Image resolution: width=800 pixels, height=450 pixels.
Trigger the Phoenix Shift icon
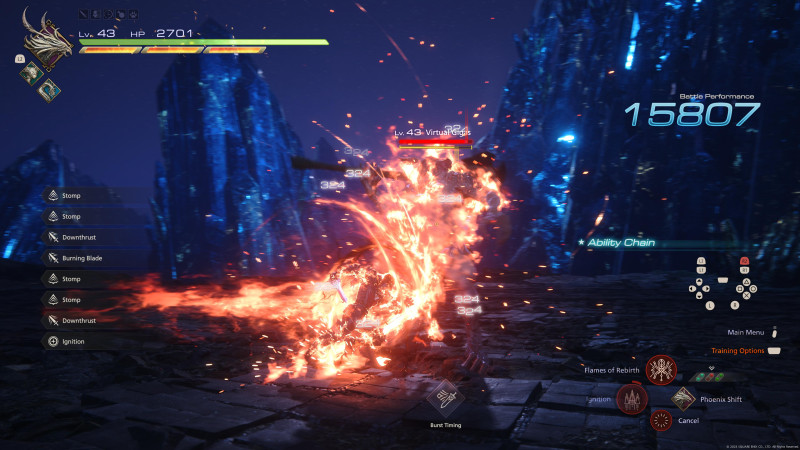[x=684, y=400]
